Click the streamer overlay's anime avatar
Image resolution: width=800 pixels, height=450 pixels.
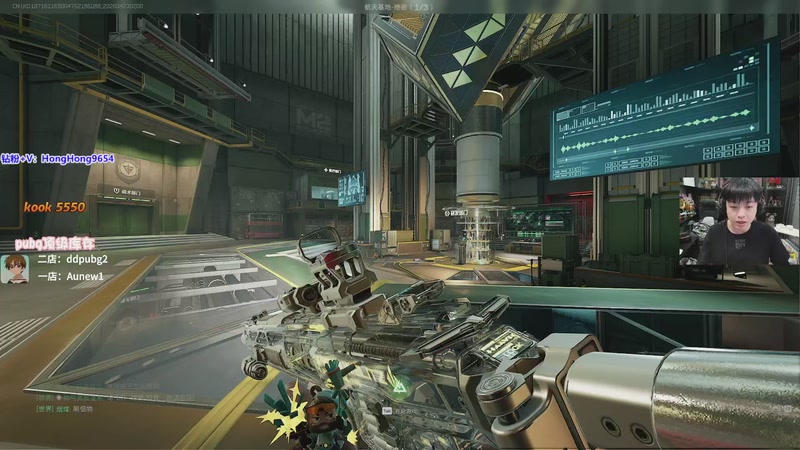(14, 268)
